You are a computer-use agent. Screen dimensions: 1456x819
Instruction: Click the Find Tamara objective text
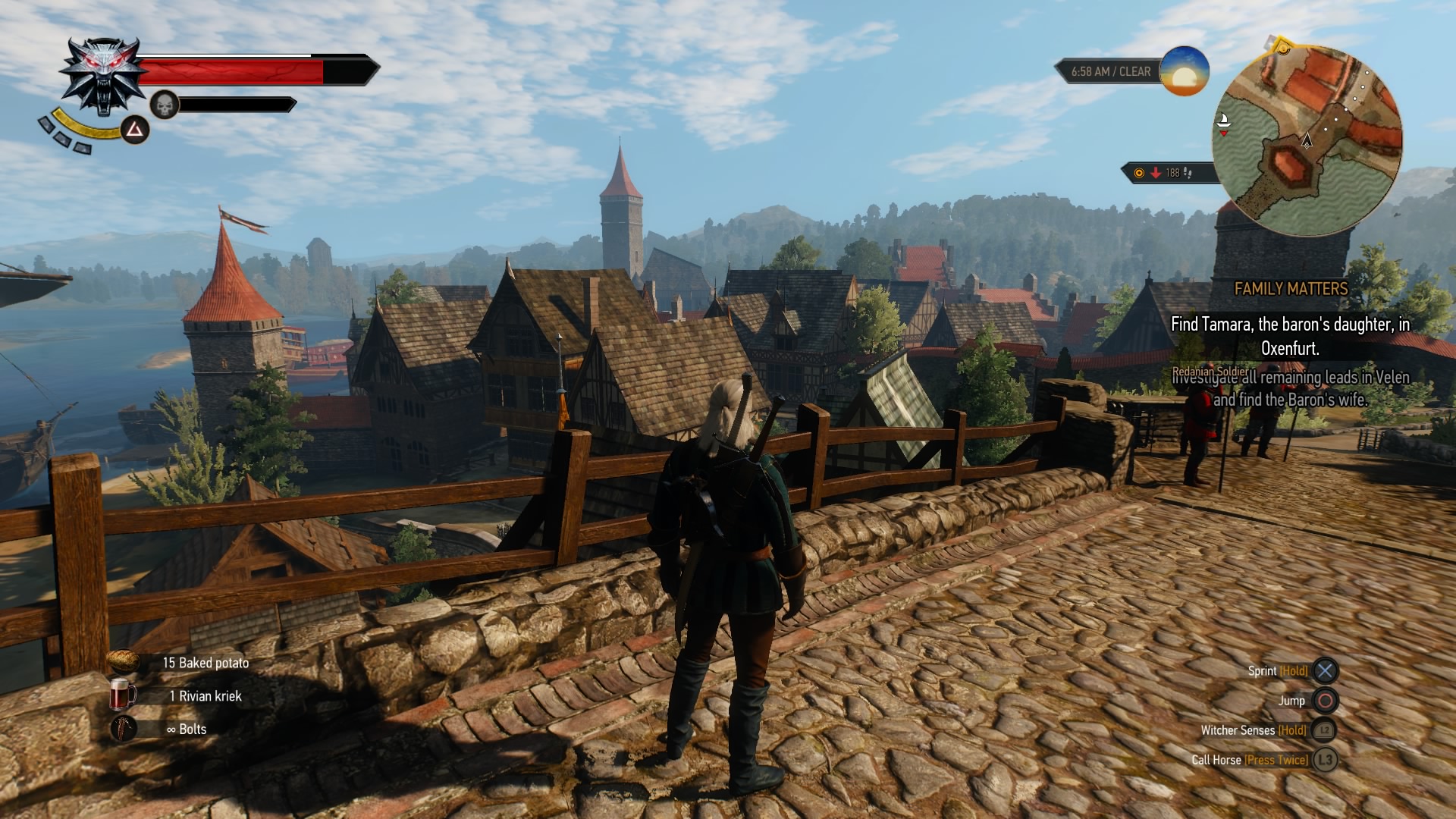point(1290,336)
